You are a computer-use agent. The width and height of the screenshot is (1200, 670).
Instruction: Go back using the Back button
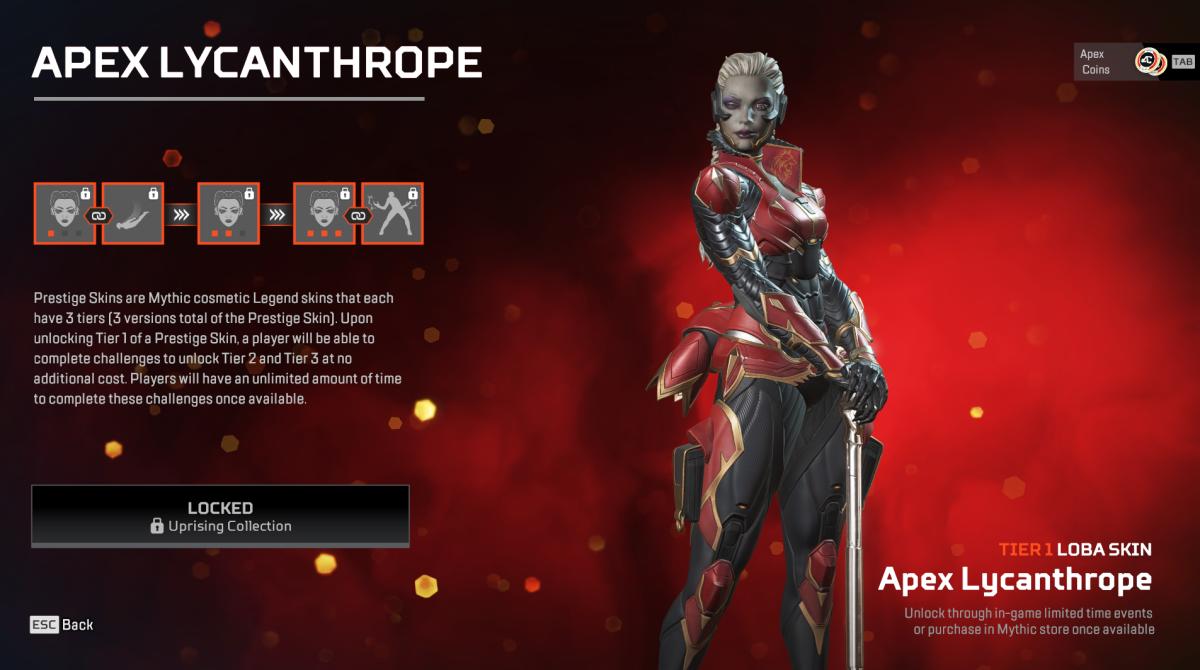coord(62,625)
